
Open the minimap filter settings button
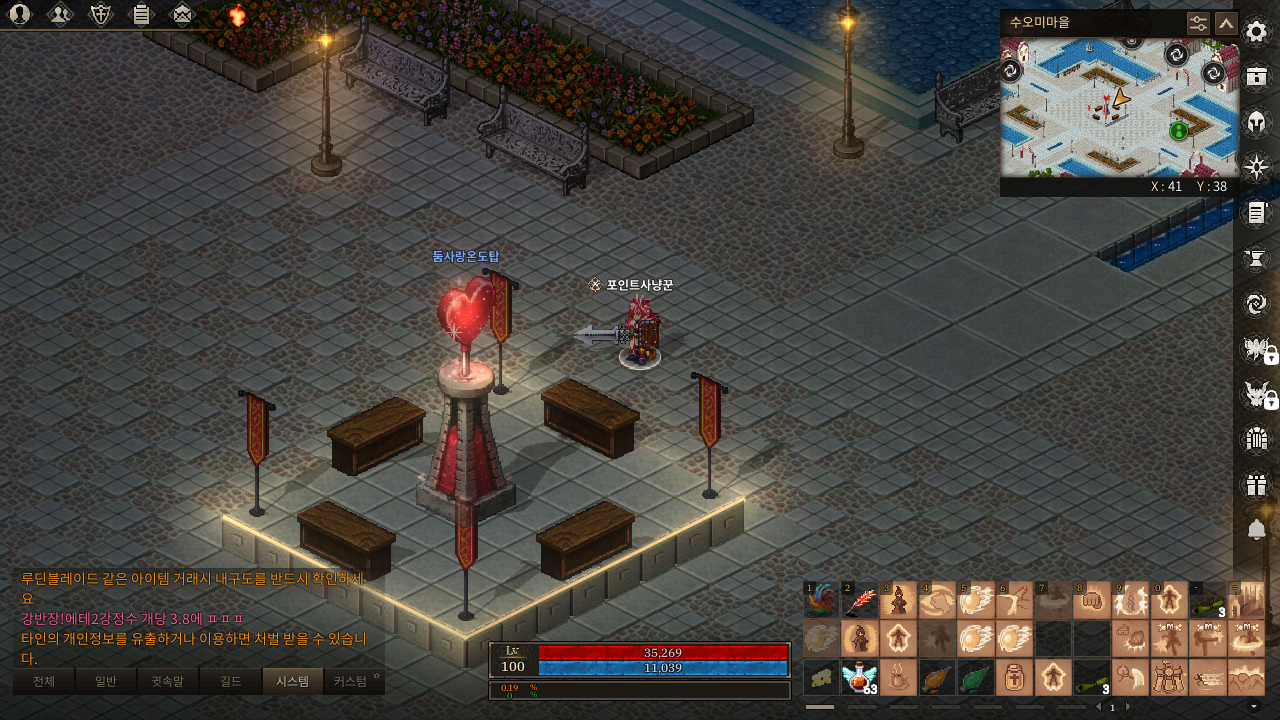(1198, 23)
